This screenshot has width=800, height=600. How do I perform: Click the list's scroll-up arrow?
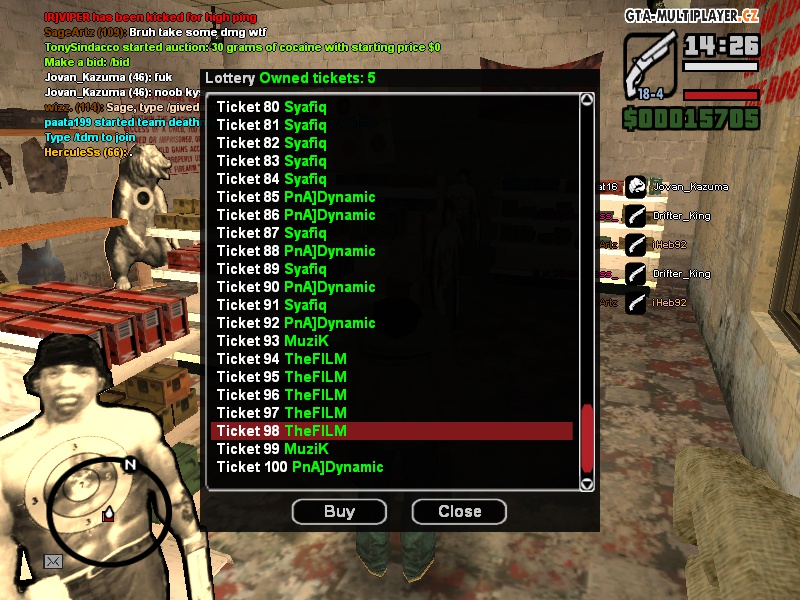[587, 100]
